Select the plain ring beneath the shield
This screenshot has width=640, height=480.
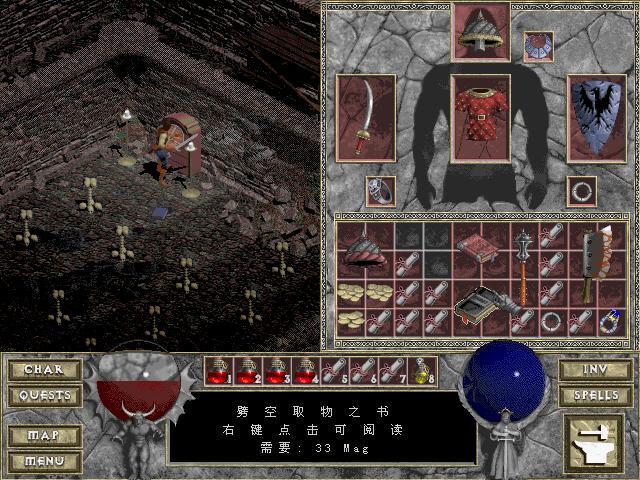[x=581, y=190]
